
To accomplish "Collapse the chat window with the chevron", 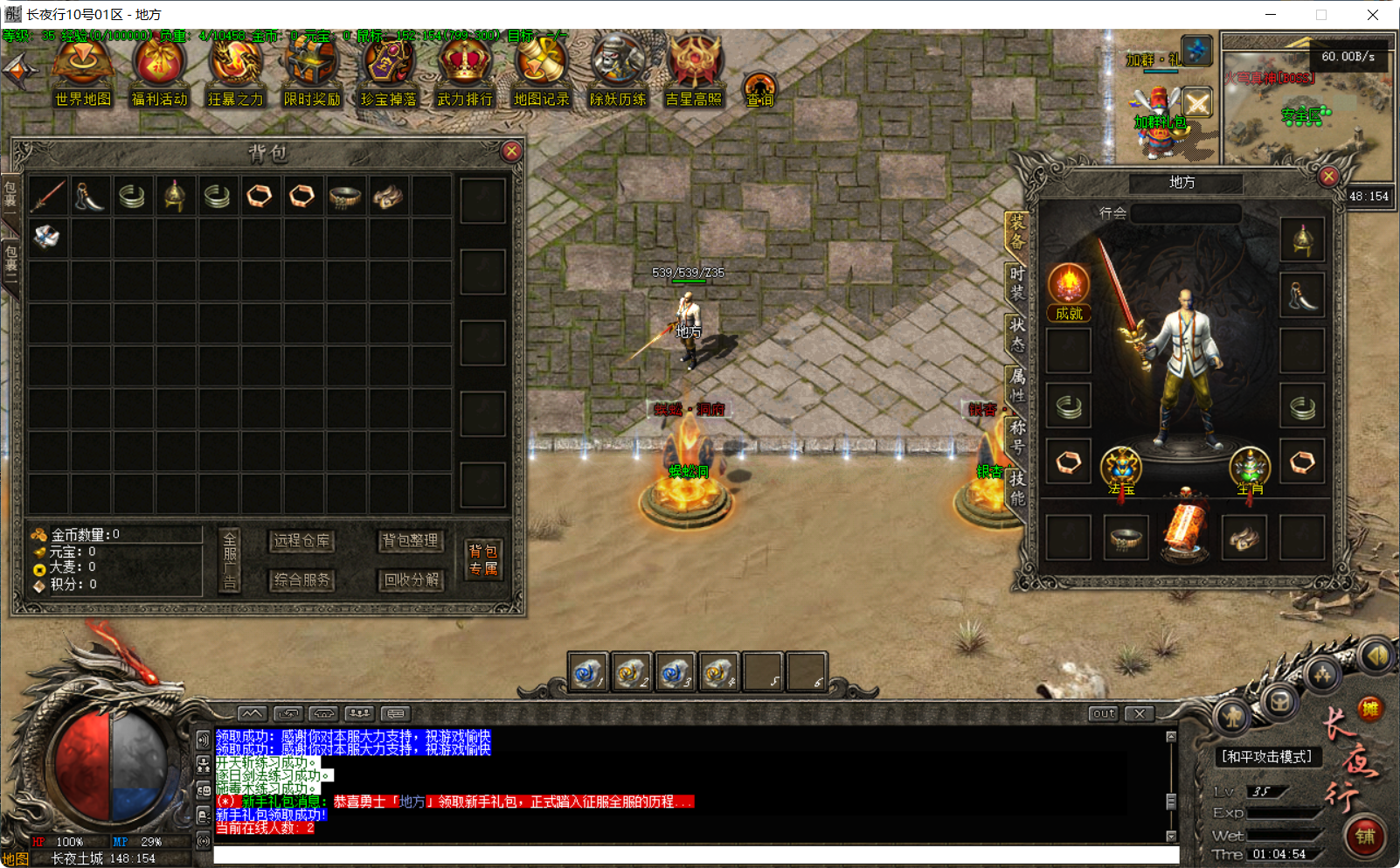I will [x=253, y=713].
